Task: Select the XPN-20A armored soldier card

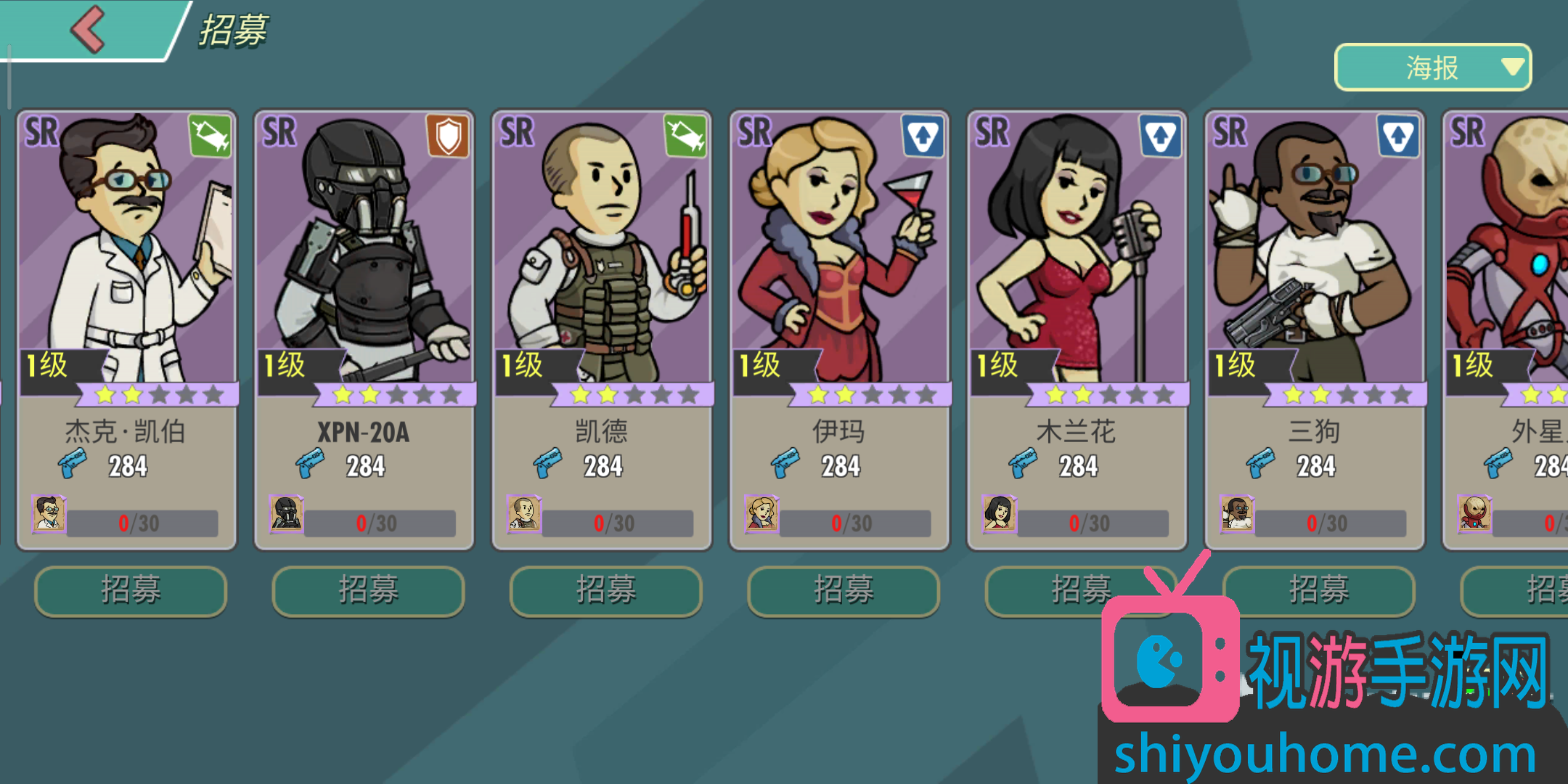Action: [x=364, y=327]
